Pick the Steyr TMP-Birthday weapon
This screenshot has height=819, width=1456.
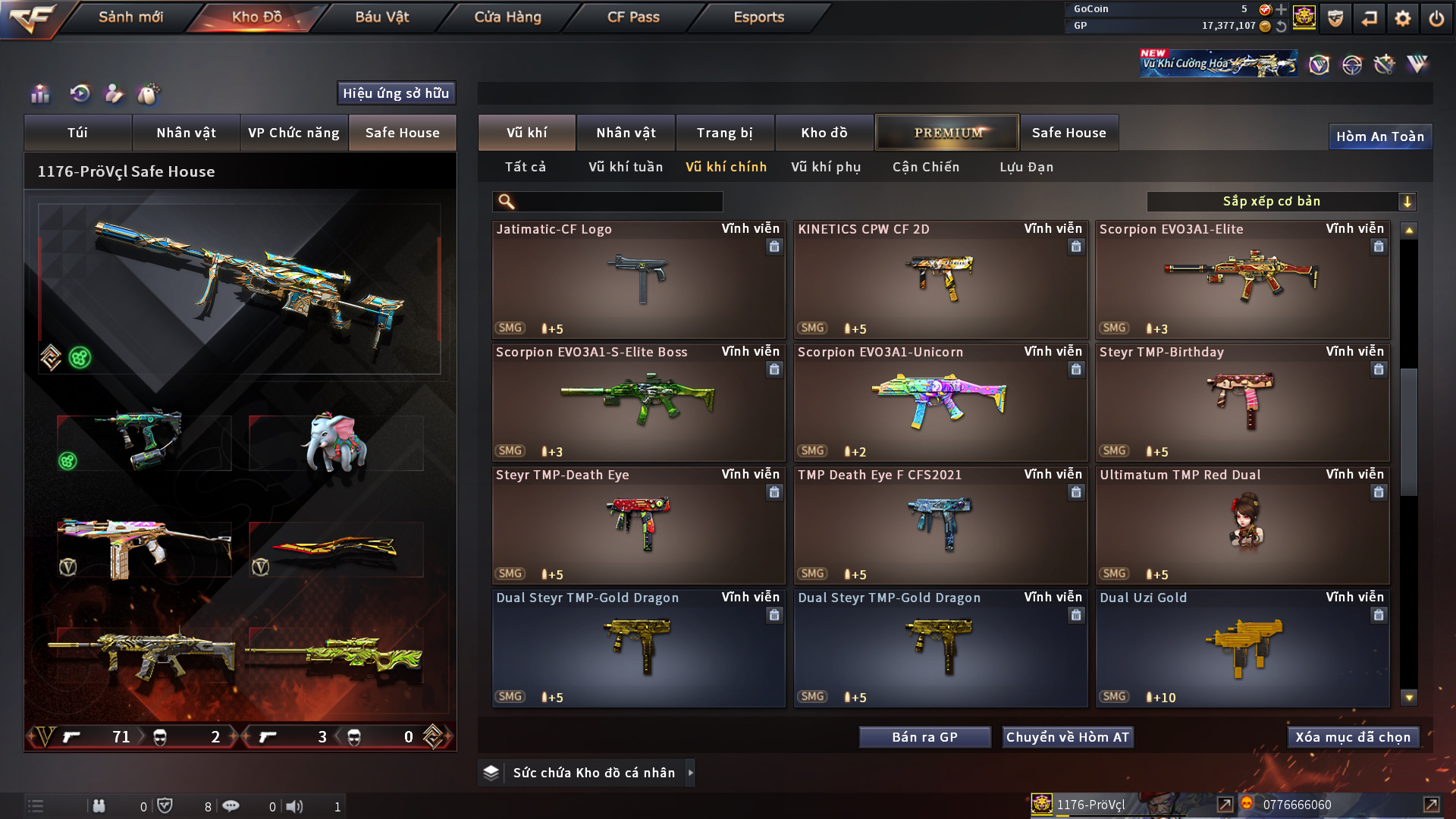tap(1242, 402)
